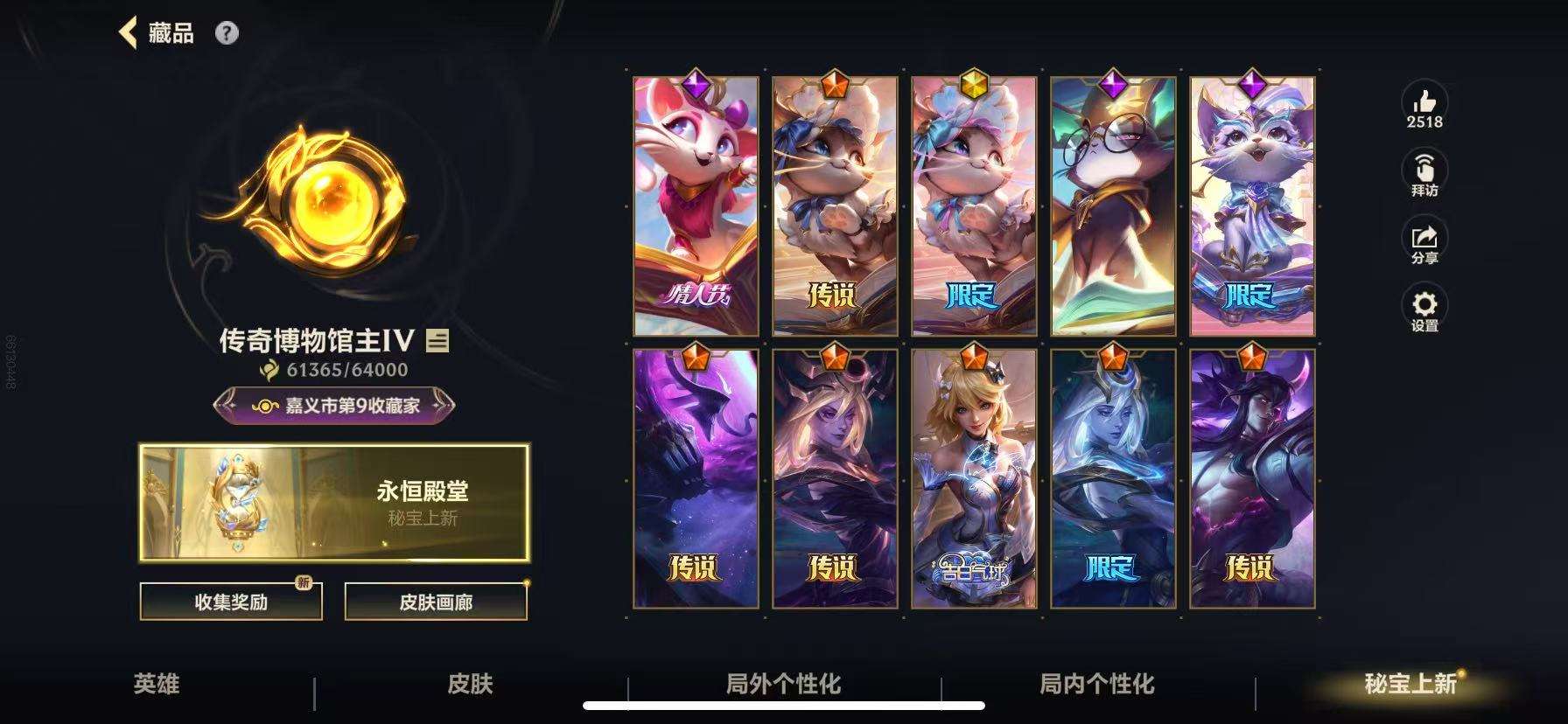
Task: Tap the 收集奖励 button with 新 badge
Action: click(229, 602)
